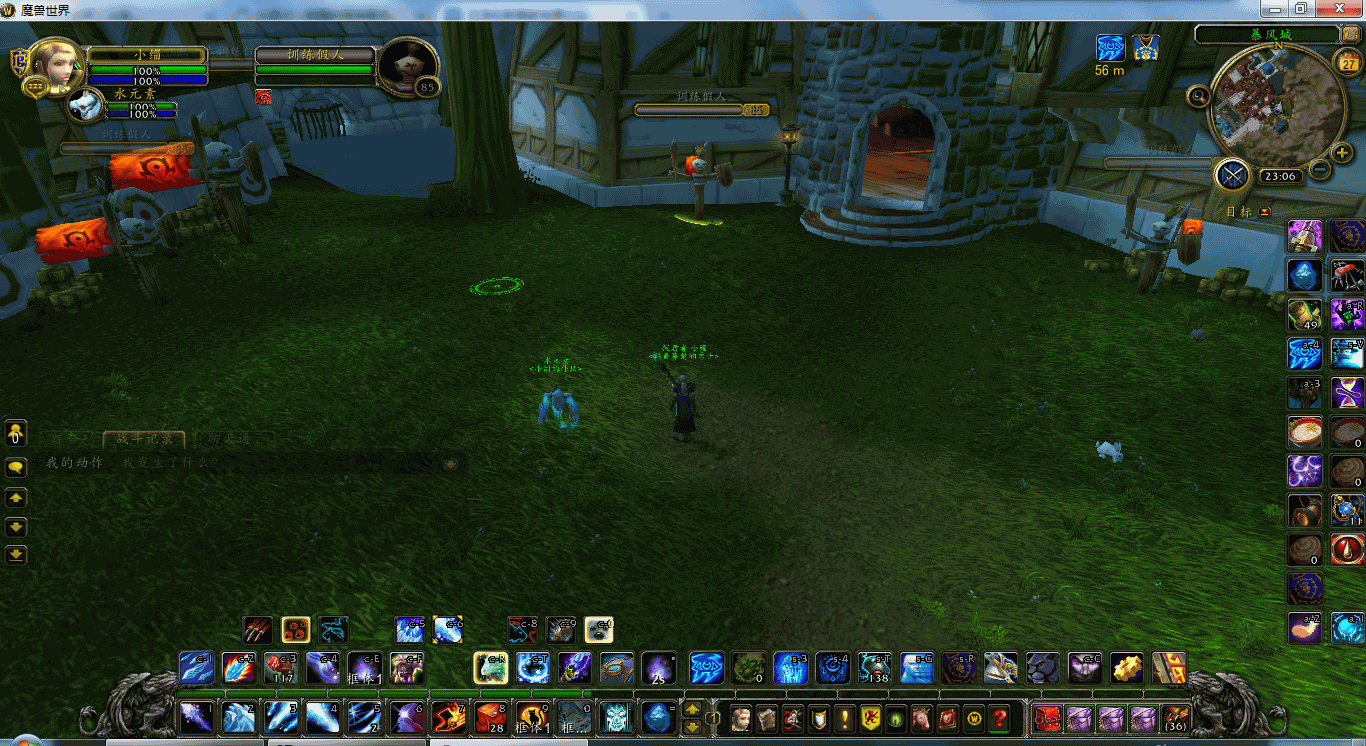Open the backpack showing 36 free slots
The image size is (1366, 746).
[x=1175, y=718]
